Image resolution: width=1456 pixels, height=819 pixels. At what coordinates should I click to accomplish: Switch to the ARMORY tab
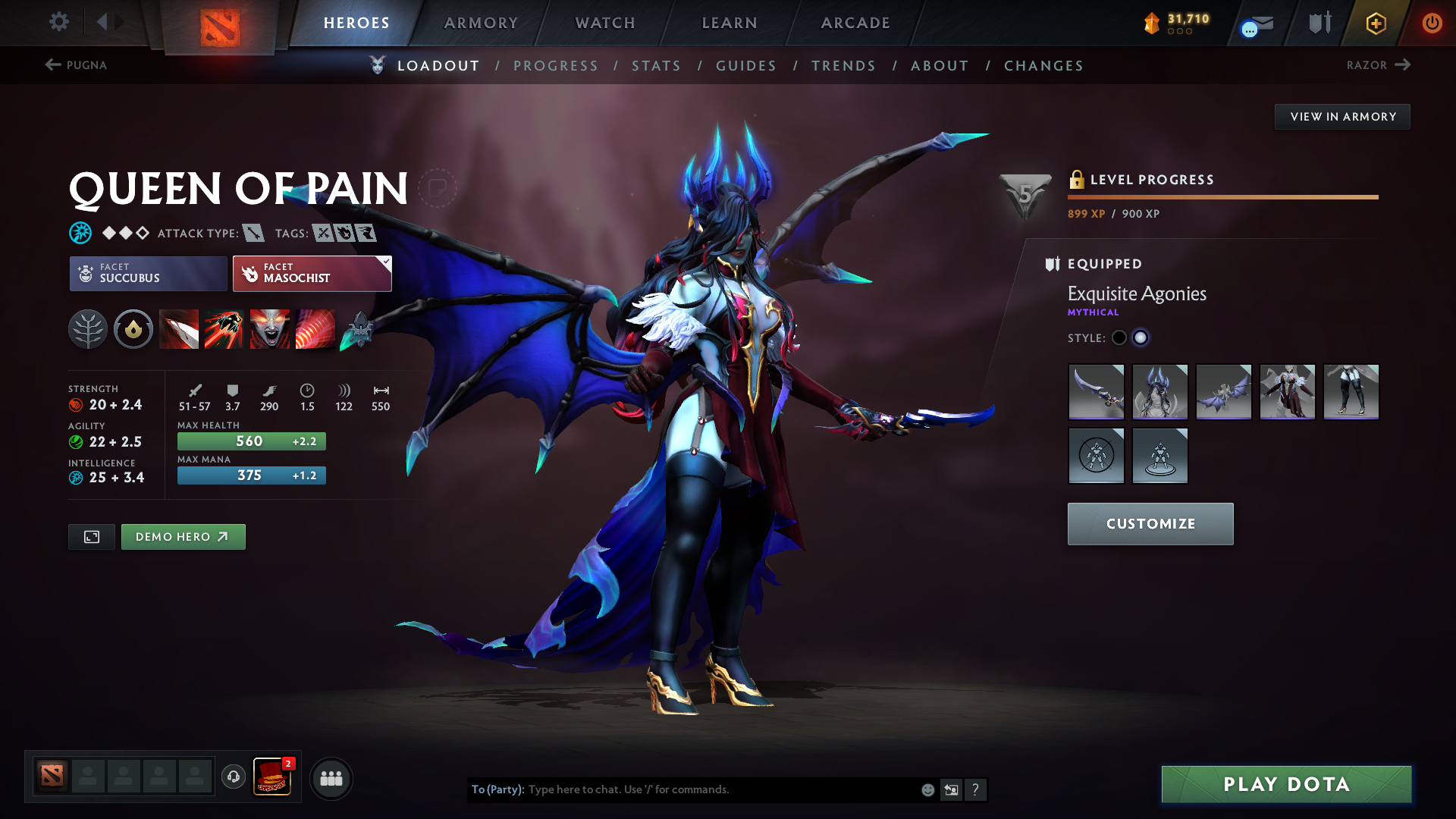[x=481, y=23]
